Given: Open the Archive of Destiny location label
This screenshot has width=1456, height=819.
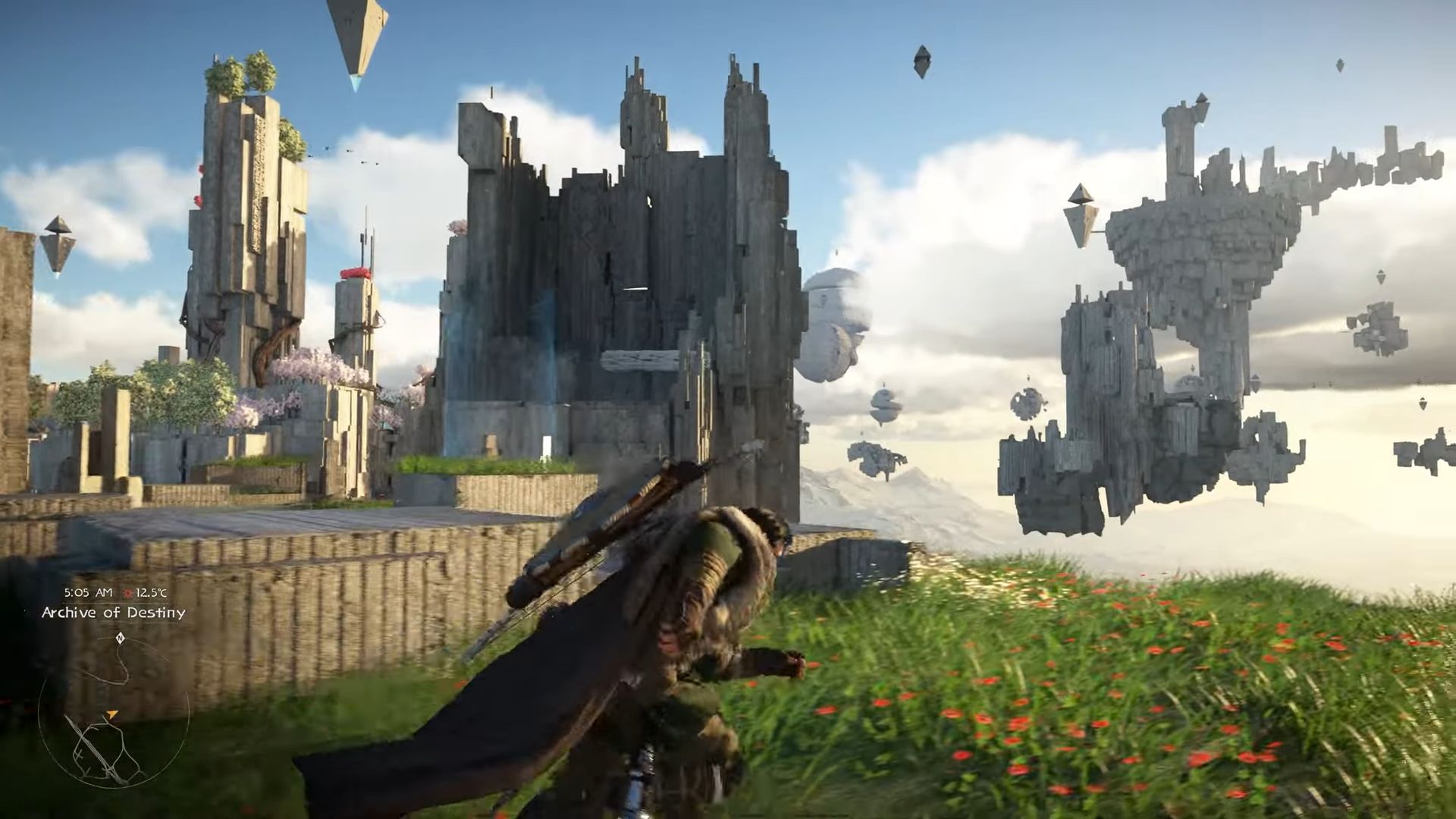Looking at the screenshot, I should coord(115,612).
